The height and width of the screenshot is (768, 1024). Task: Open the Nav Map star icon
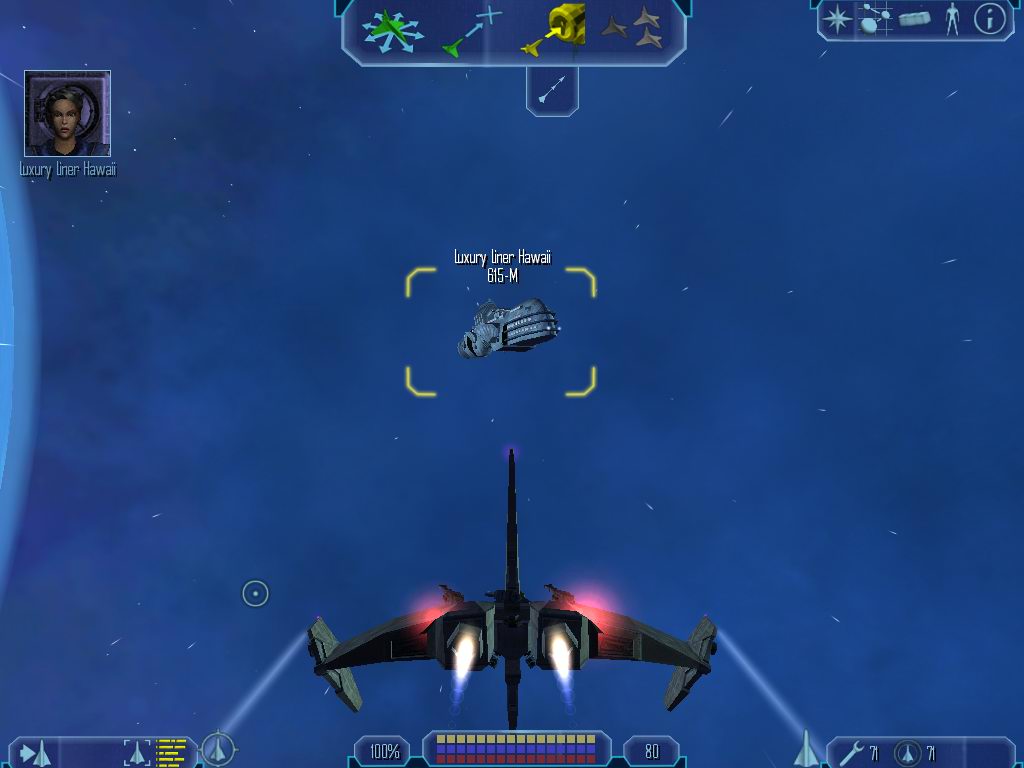pos(837,19)
